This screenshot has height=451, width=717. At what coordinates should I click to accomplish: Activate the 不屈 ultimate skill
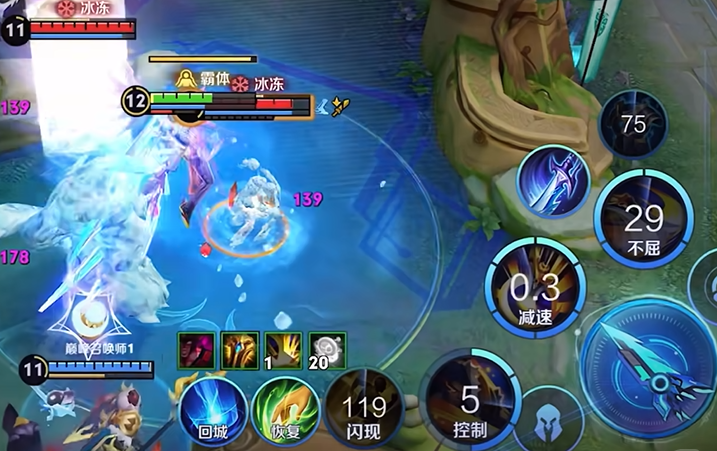tap(643, 222)
